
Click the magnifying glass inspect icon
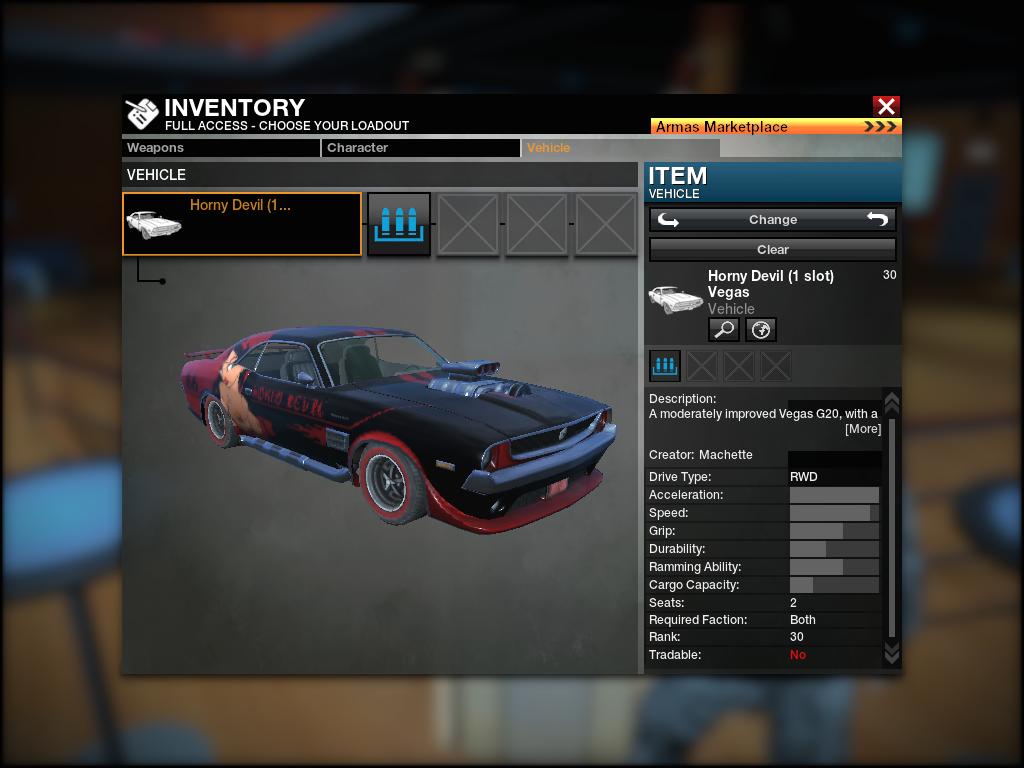[x=723, y=329]
